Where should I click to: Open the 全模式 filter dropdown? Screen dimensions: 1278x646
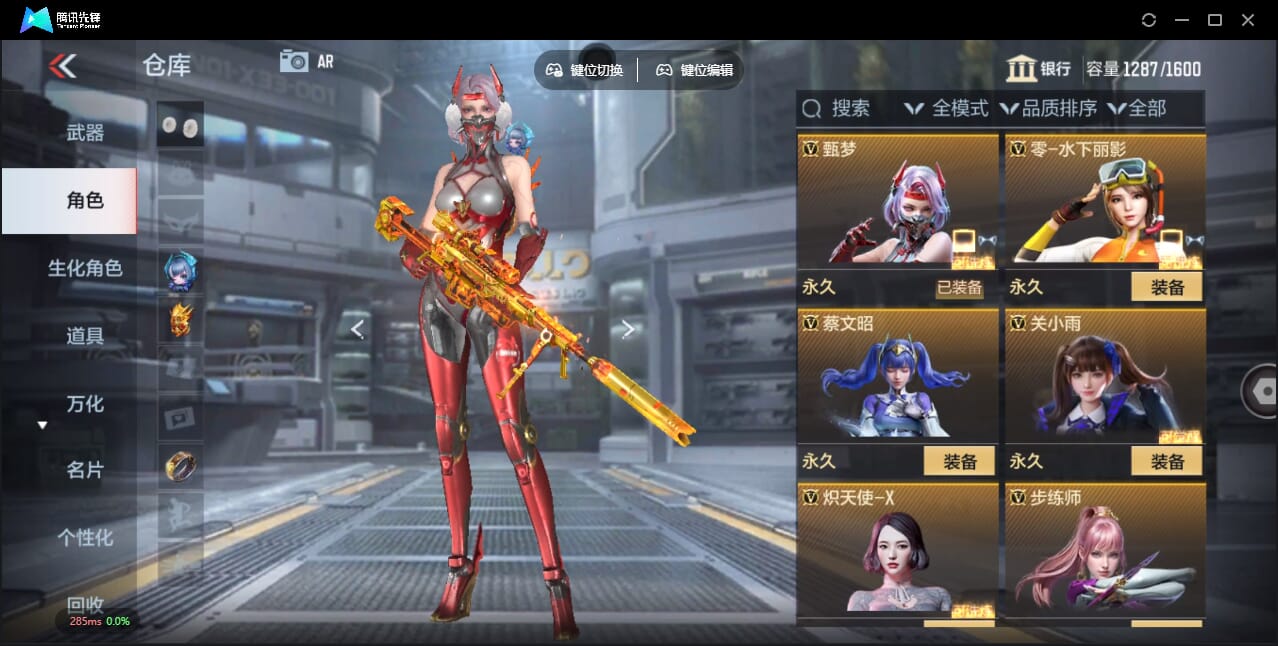pos(947,108)
